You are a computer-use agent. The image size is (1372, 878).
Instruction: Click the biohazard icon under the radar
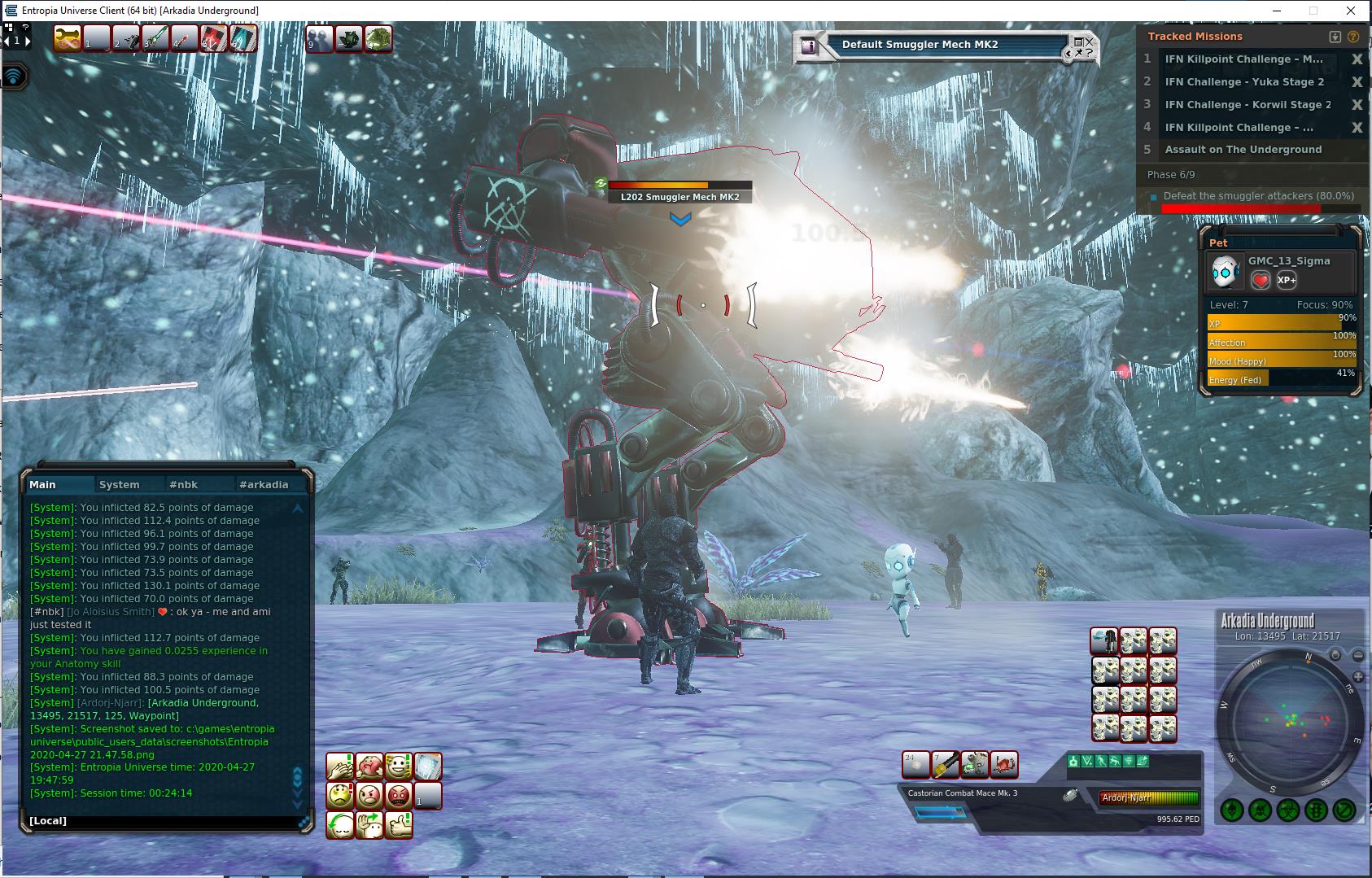[1288, 810]
